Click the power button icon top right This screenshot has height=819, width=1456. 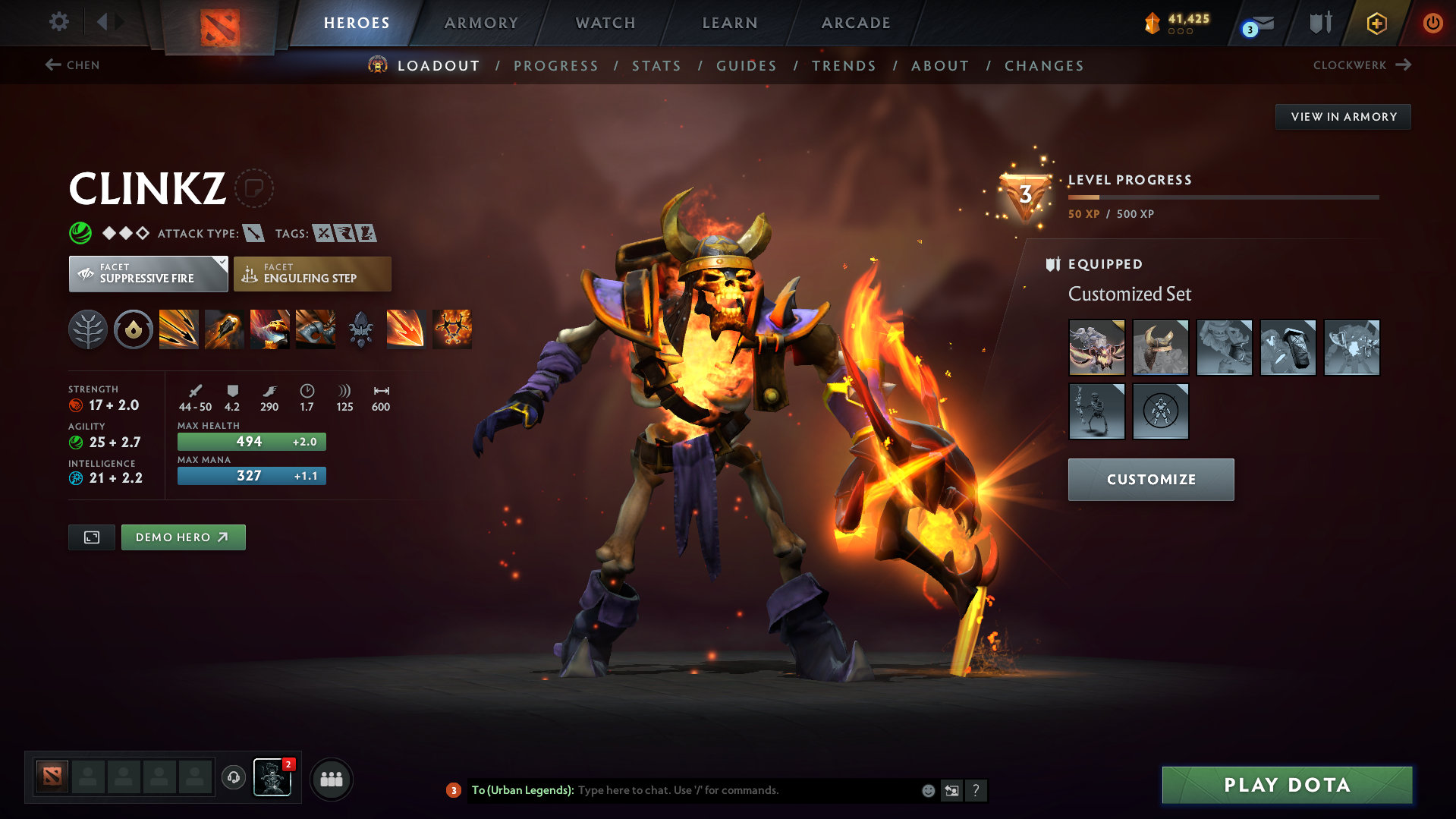[1432, 23]
